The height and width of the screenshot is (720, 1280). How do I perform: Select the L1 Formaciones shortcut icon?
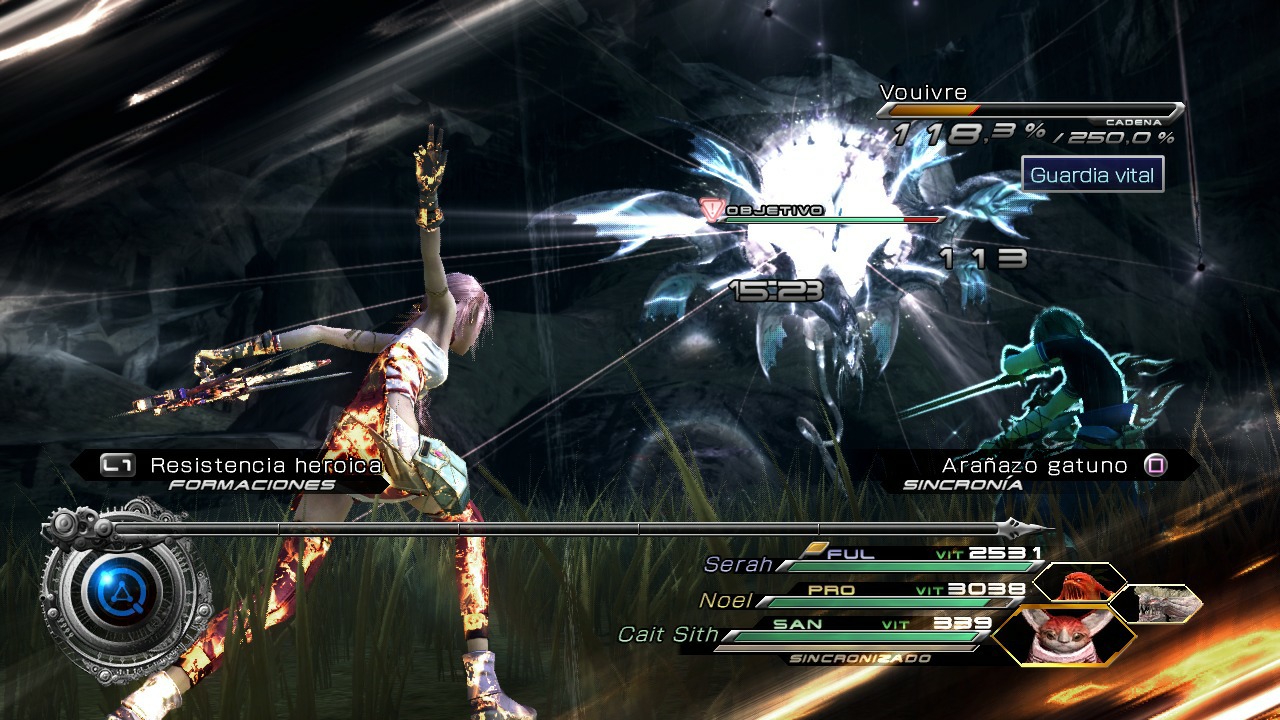pos(120,464)
